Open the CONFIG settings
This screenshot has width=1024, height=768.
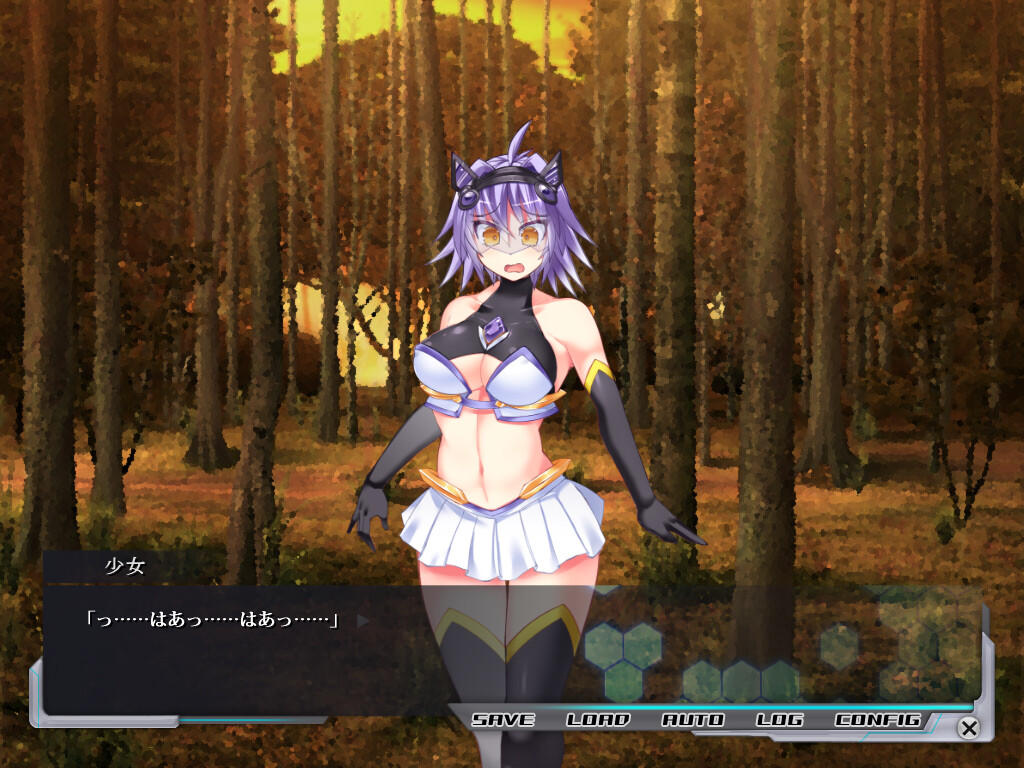point(877,720)
